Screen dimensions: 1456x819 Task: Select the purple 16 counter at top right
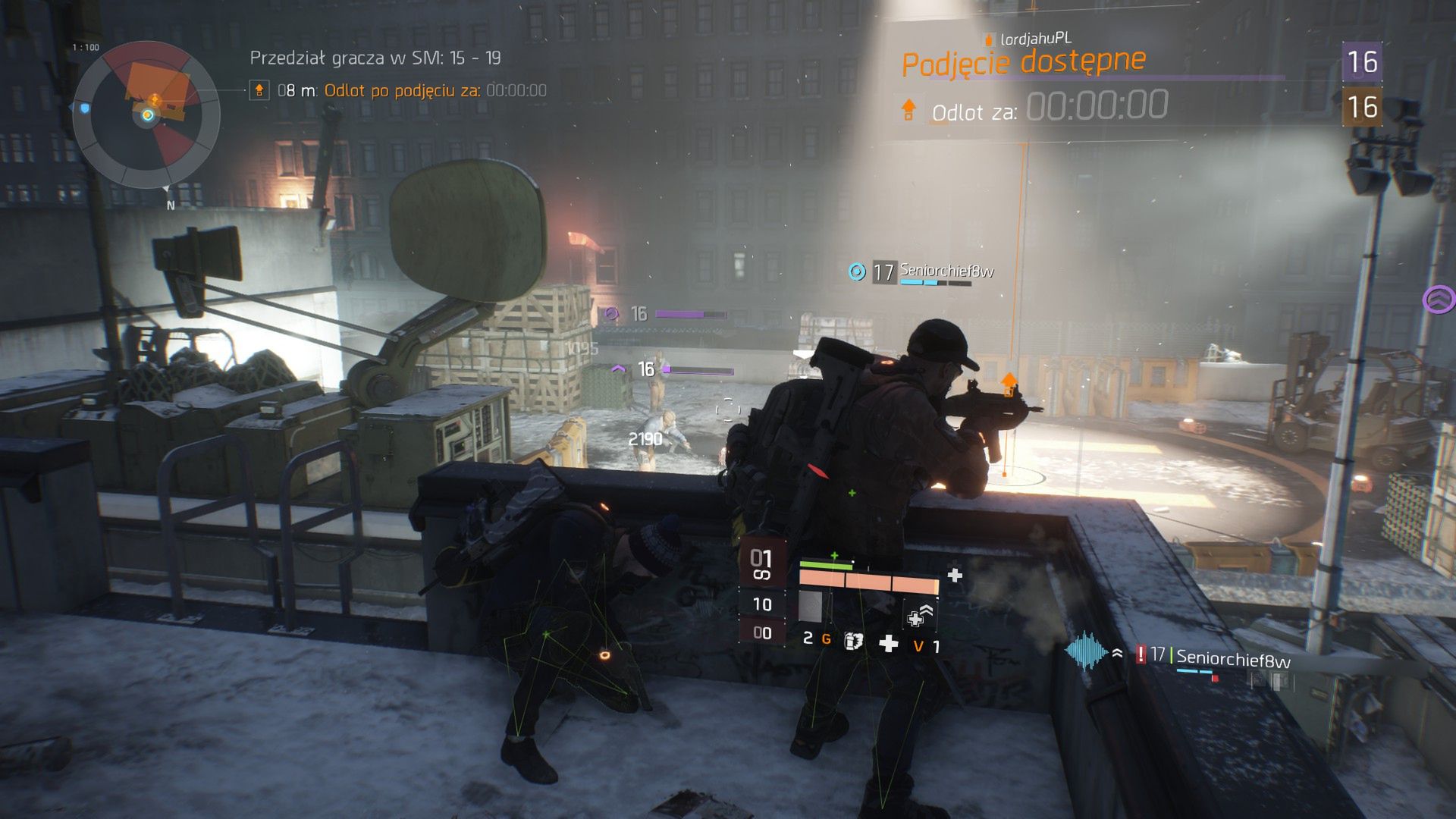[x=1363, y=61]
